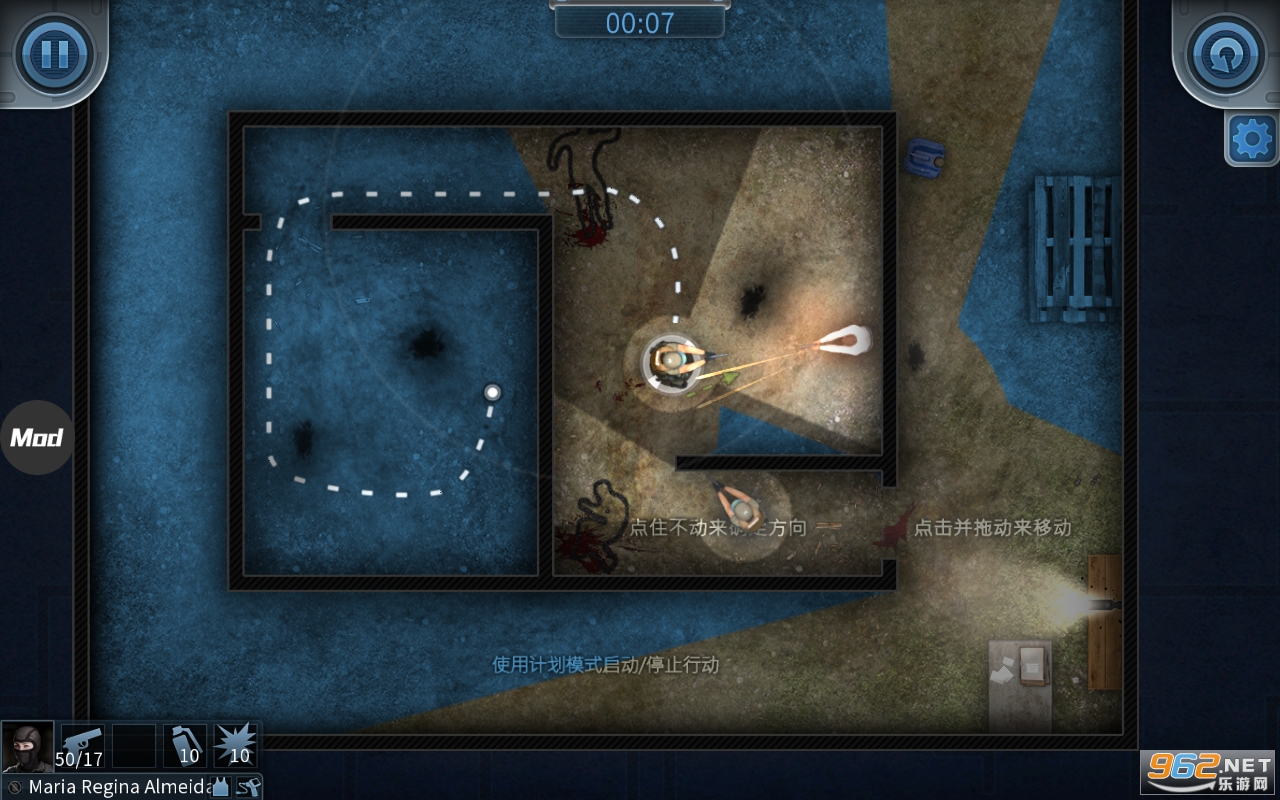The height and width of the screenshot is (800, 1280).
Task: Choose the flashbang grenade slot
Action: 185,746
